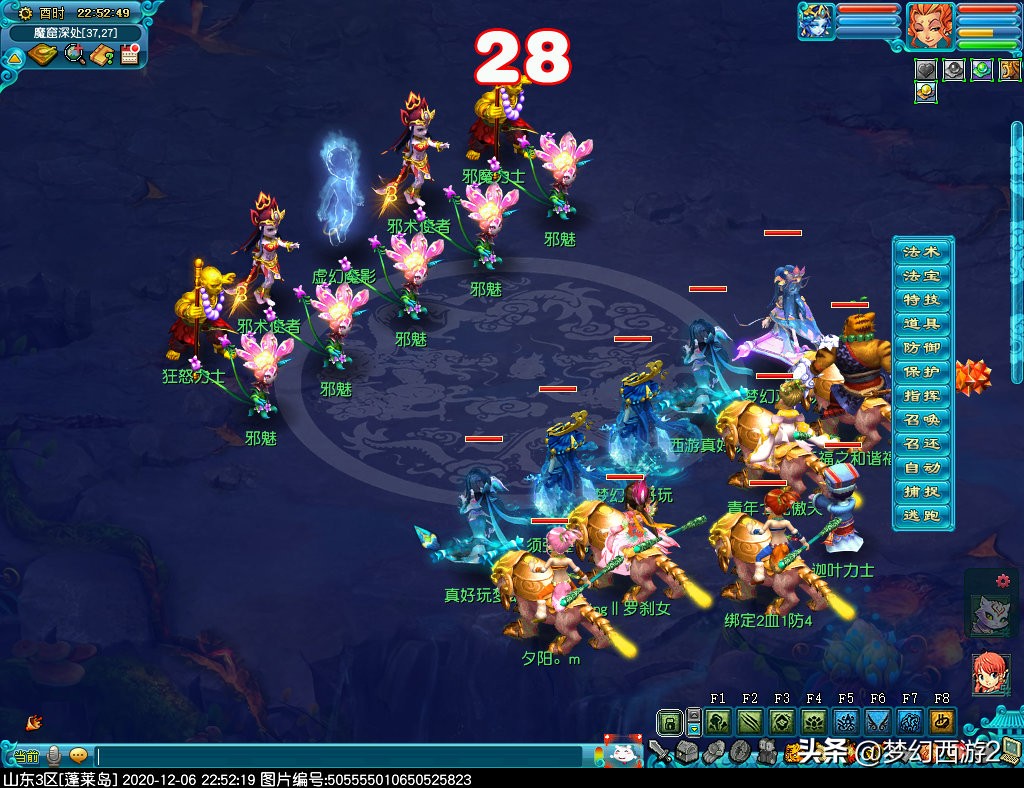This screenshot has width=1024, height=788.
Task: Toggle the hotbar padlock button
Action: tap(670, 722)
